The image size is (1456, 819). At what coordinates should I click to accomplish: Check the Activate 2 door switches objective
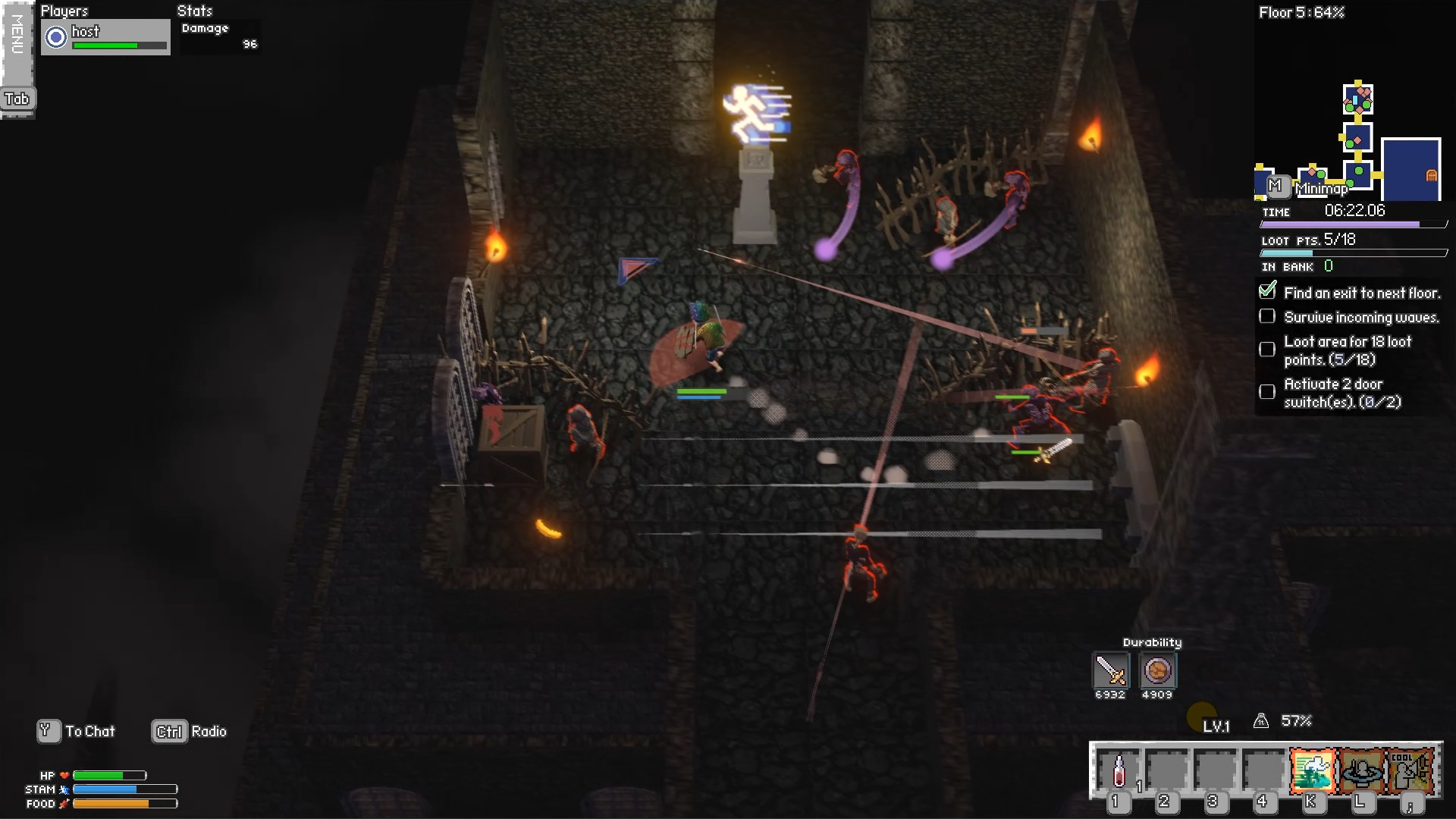tap(1267, 392)
